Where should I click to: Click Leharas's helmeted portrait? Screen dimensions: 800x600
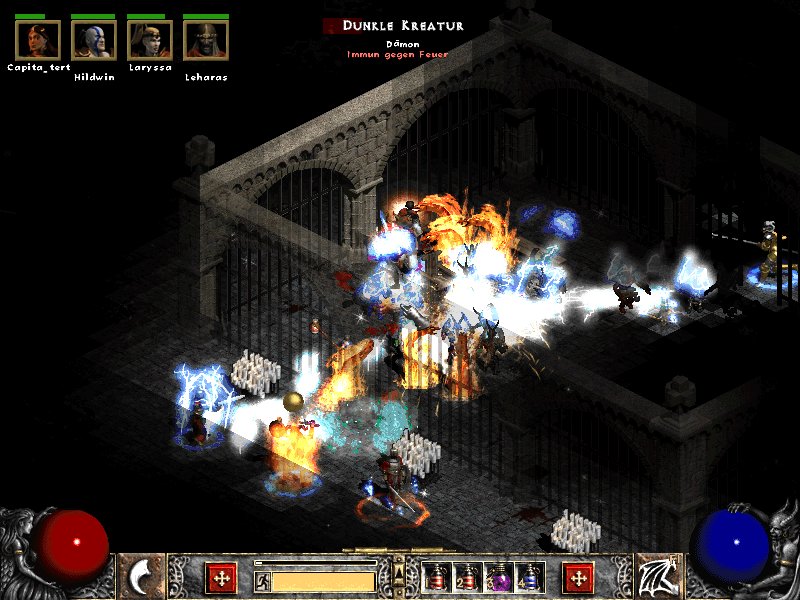206,40
